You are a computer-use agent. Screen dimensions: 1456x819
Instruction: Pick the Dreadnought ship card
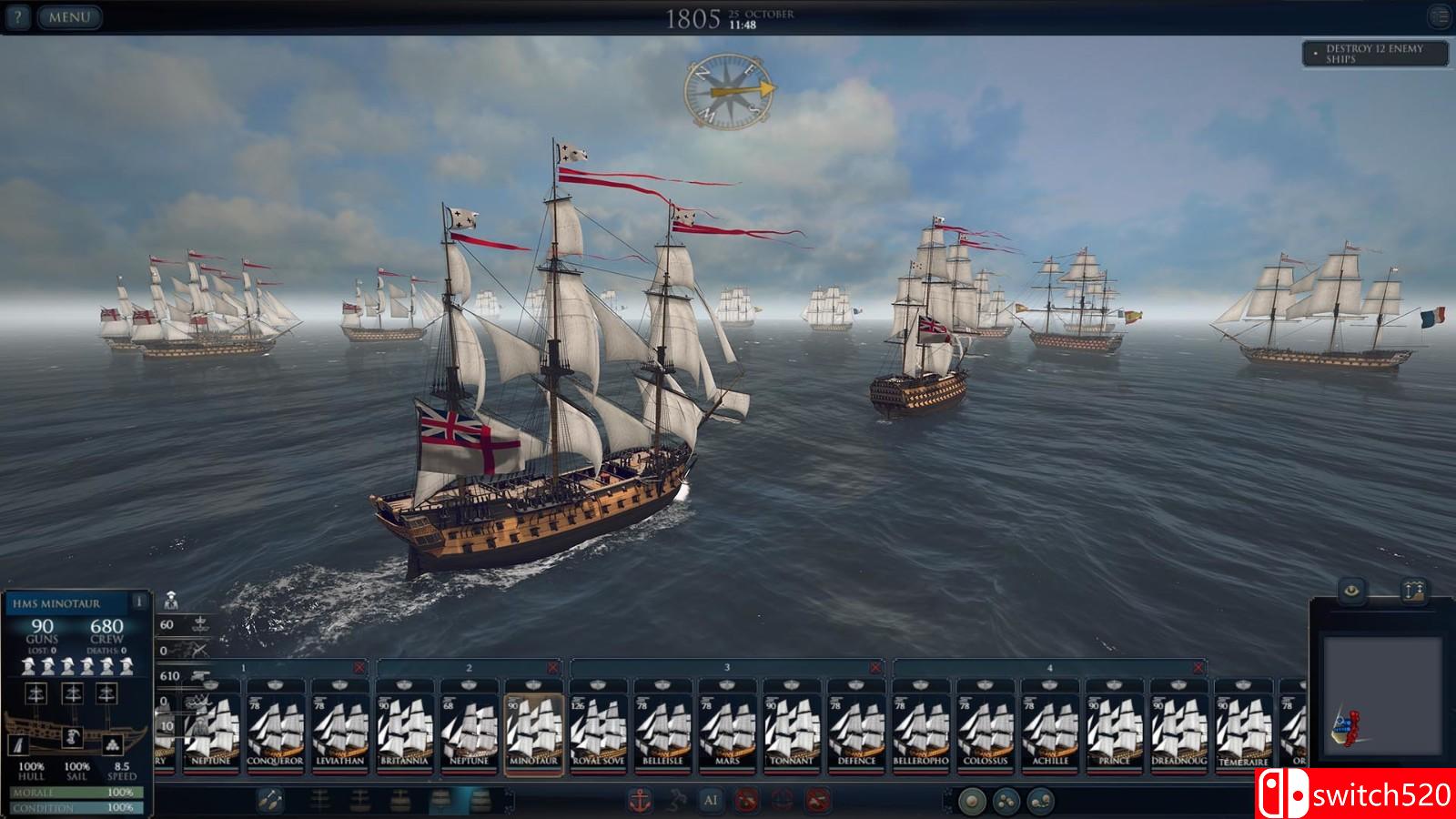tap(1179, 728)
